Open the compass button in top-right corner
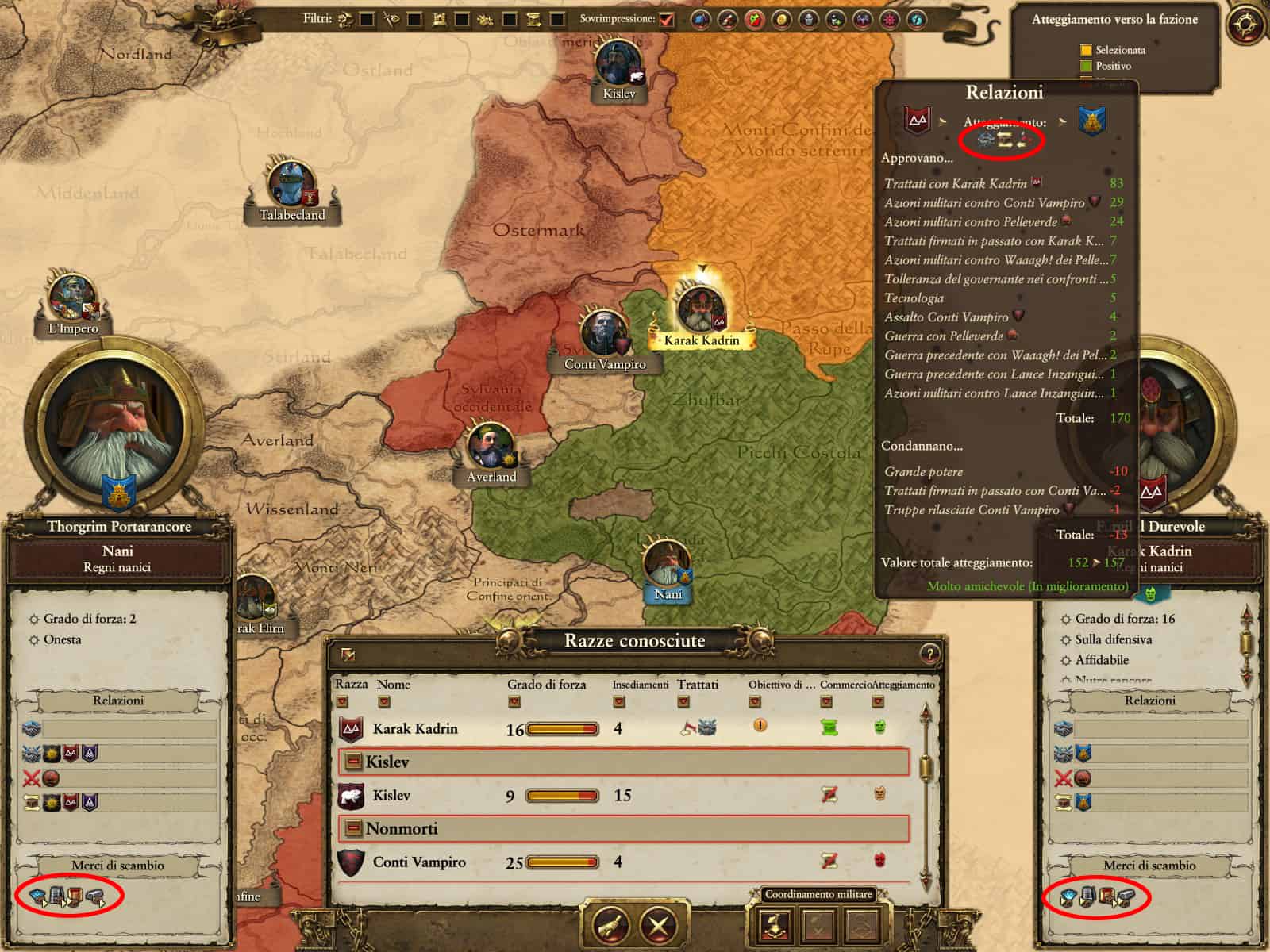The image size is (1270, 952). (1245, 25)
